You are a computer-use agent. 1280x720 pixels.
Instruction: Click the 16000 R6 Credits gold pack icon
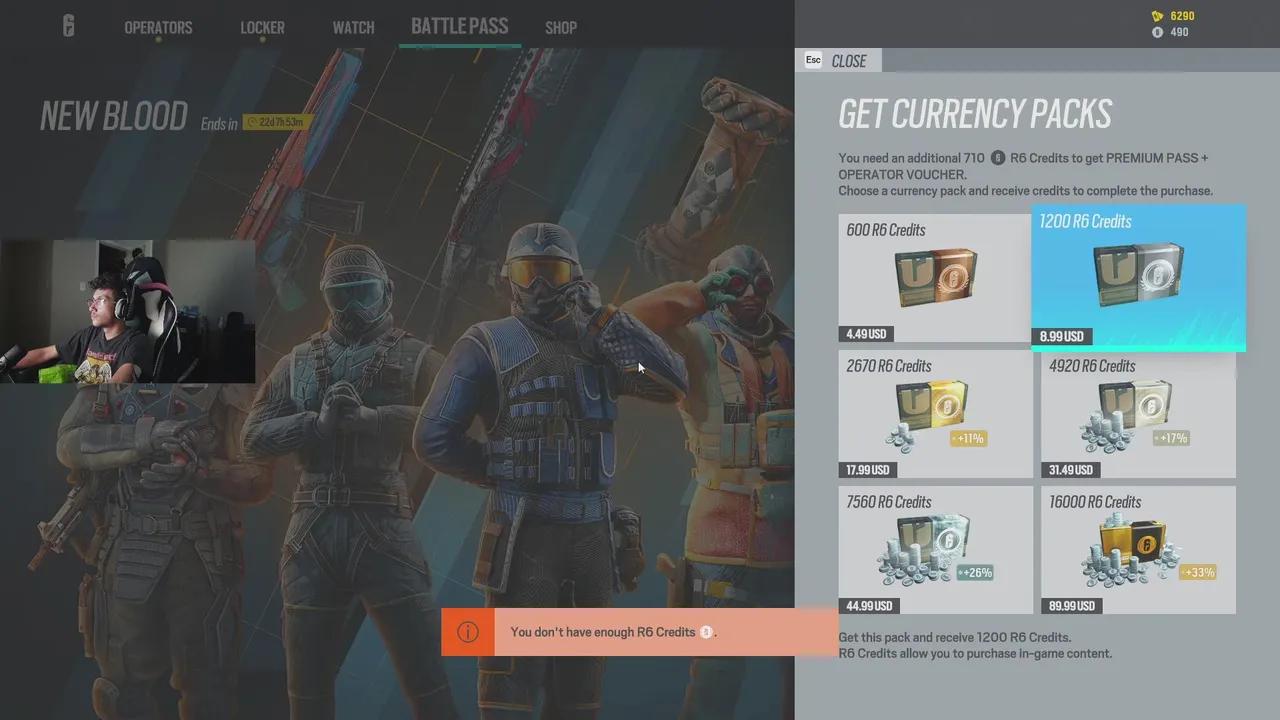point(1134,548)
